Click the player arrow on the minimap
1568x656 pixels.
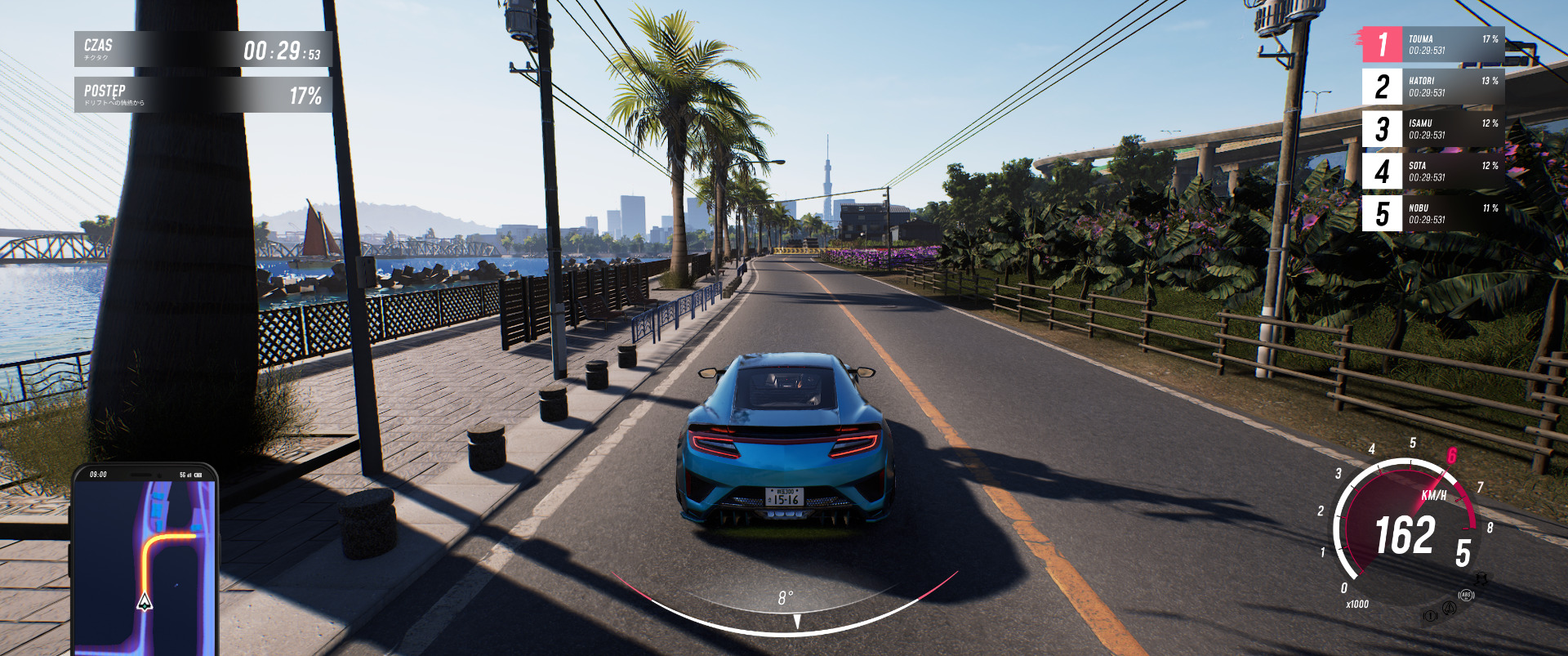point(145,602)
